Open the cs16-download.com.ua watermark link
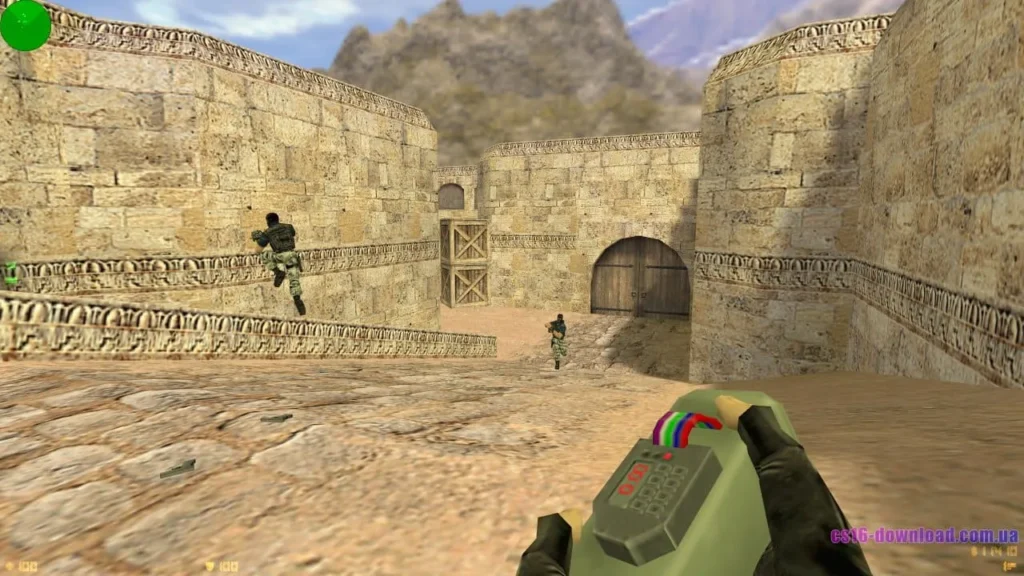The width and height of the screenshot is (1024, 576). (x=923, y=535)
